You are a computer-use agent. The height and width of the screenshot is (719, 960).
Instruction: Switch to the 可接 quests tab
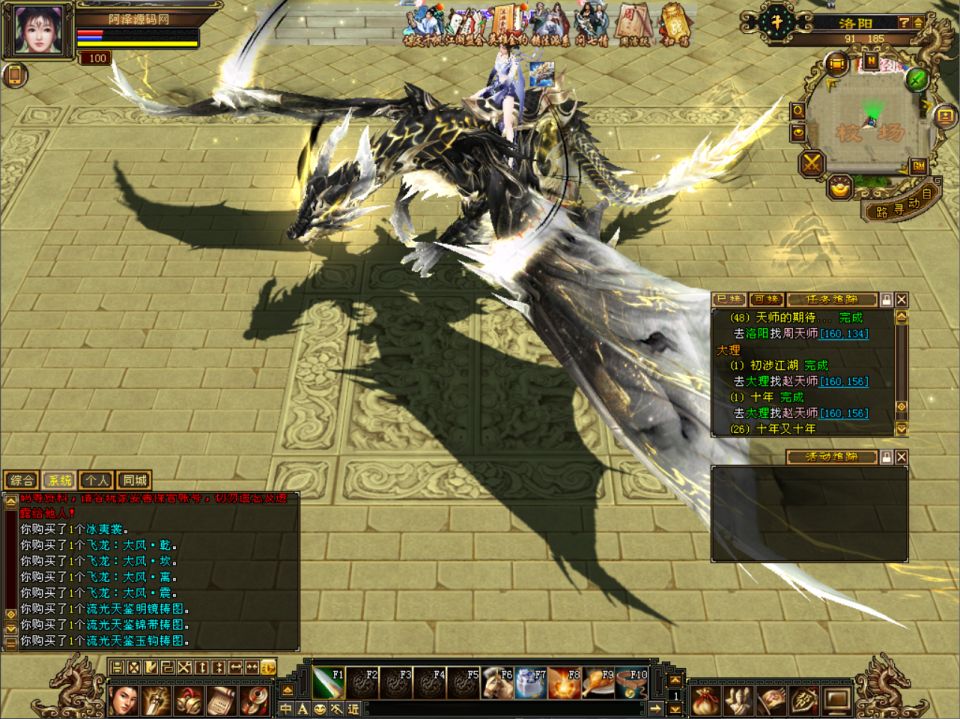(765, 299)
